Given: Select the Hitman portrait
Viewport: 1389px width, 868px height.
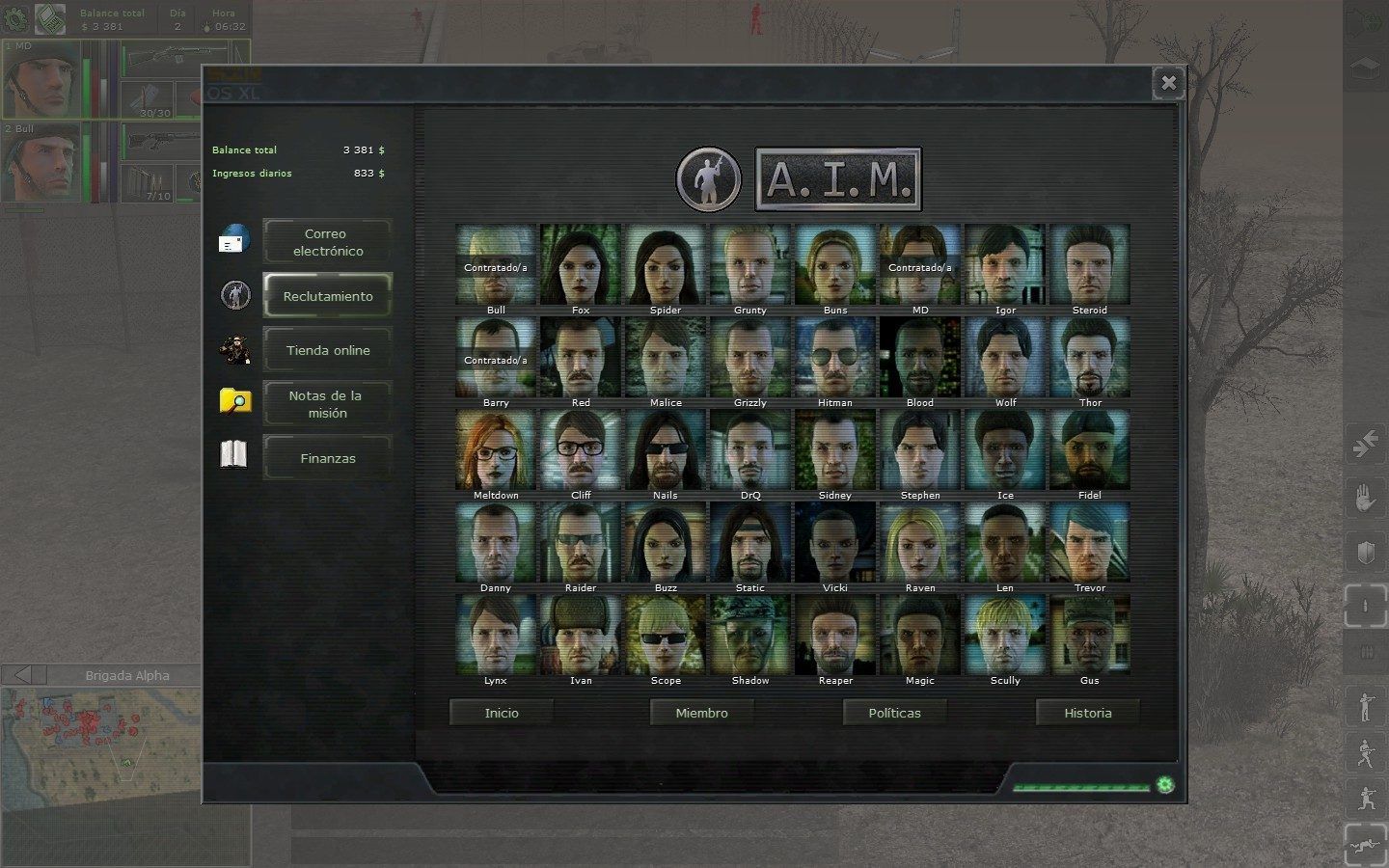Looking at the screenshot, I should click(x=835, y=357).
